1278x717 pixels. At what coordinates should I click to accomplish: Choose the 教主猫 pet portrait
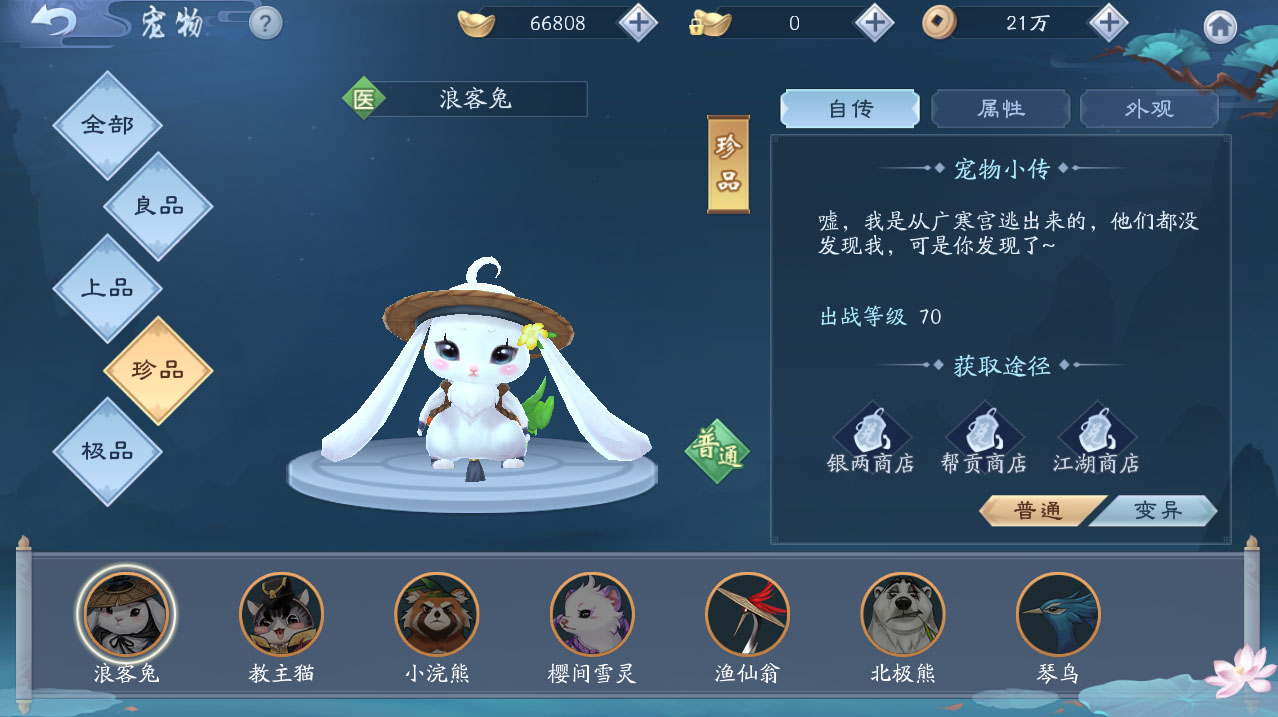click(x=281, y=614)
